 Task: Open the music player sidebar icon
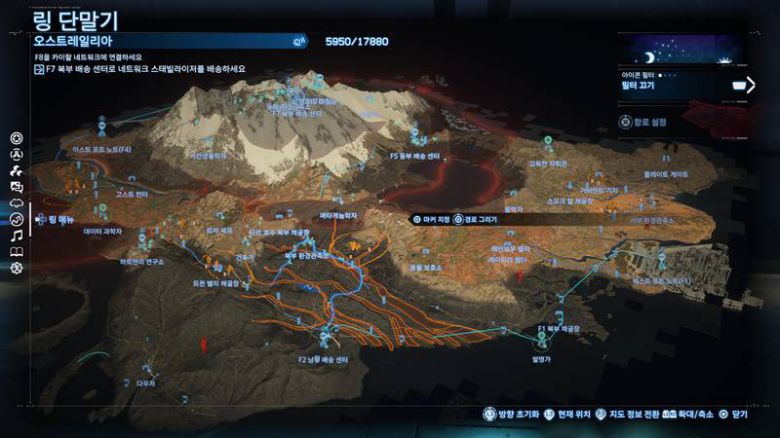(x=16, y=235)
